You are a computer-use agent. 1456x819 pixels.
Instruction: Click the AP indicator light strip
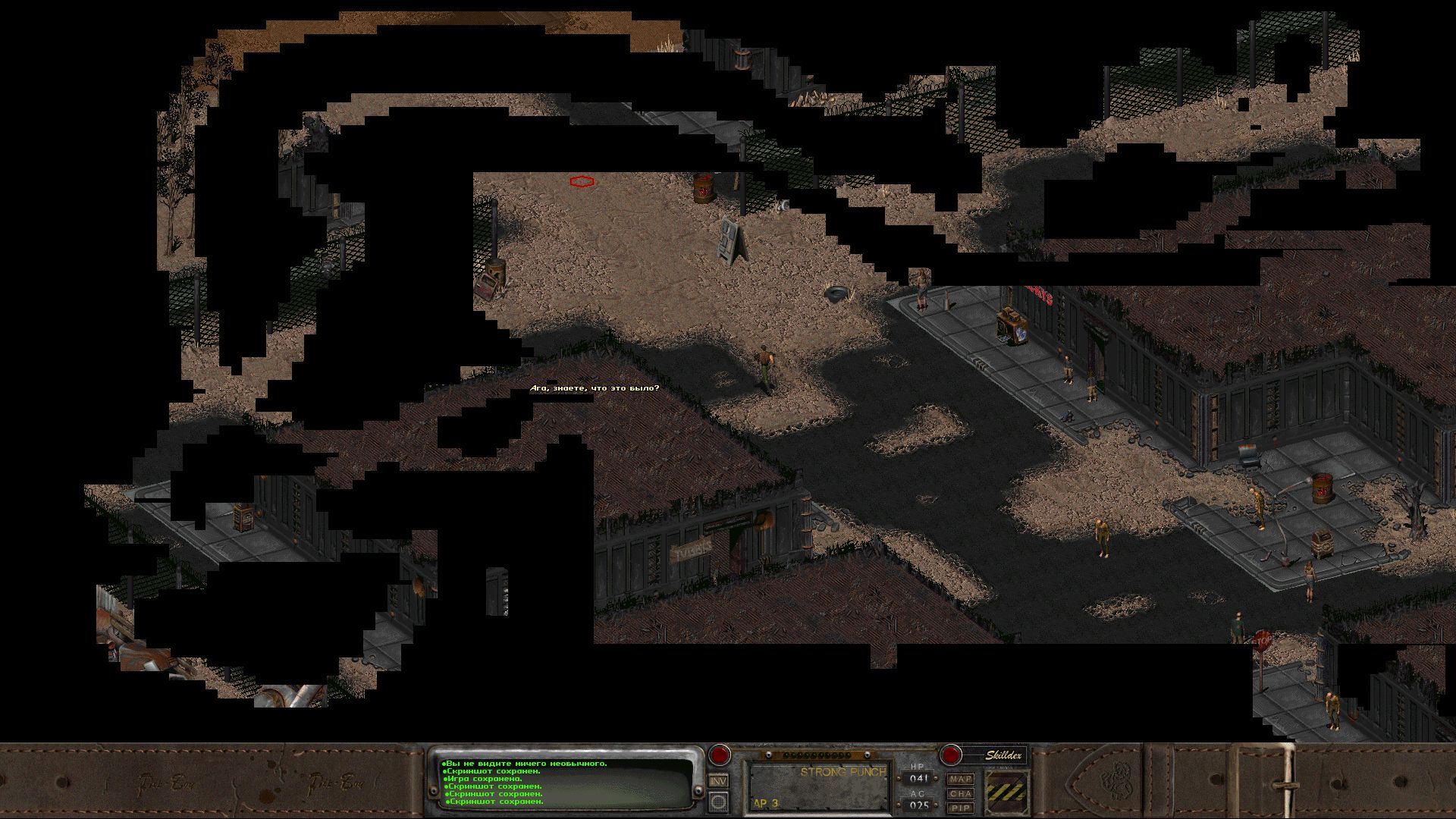click(x=815, y=755)
